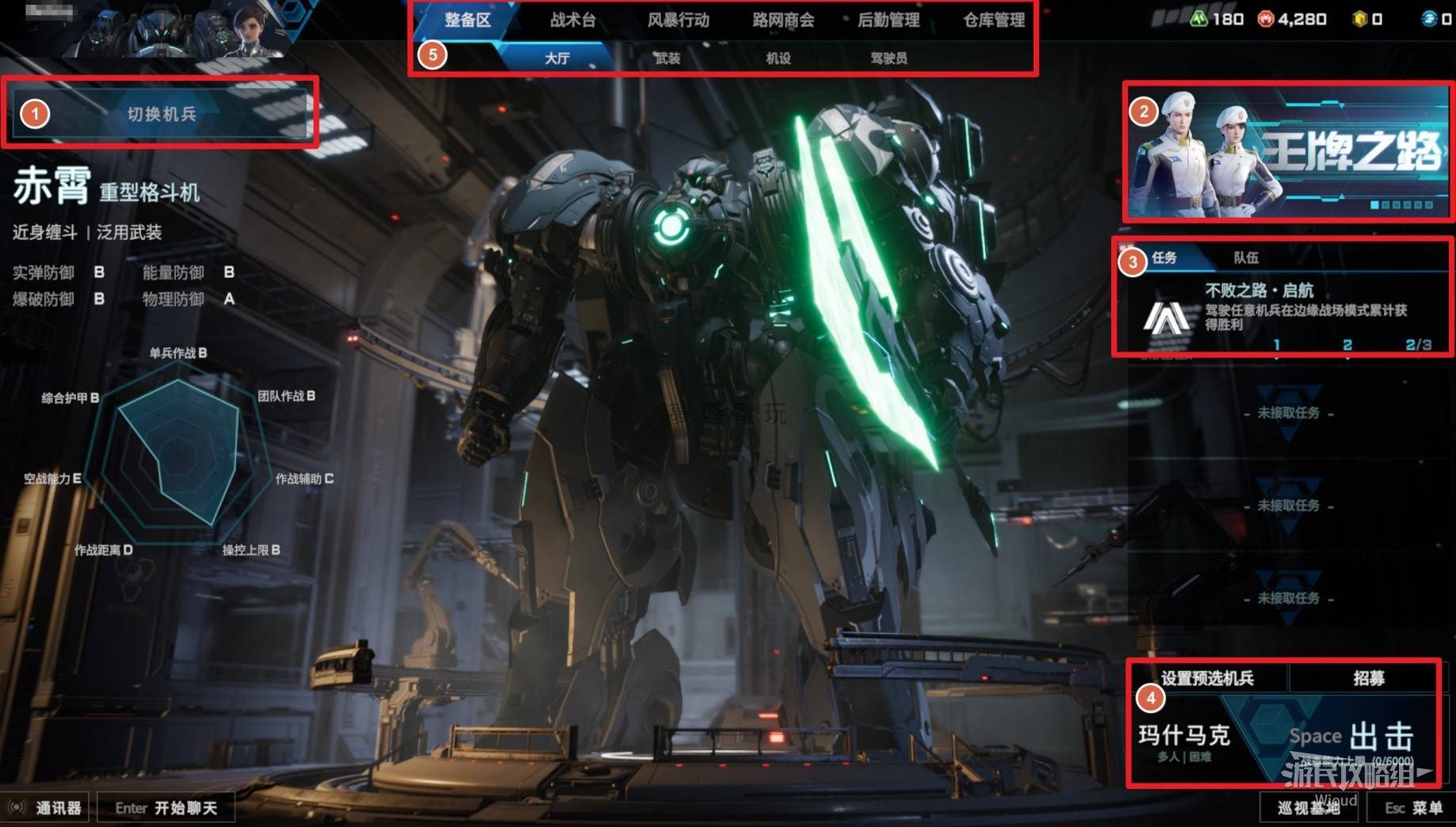This screenshot has width=1456, height=827.
Task: Open the 招募 recruit button
Action: [1368, 678]
